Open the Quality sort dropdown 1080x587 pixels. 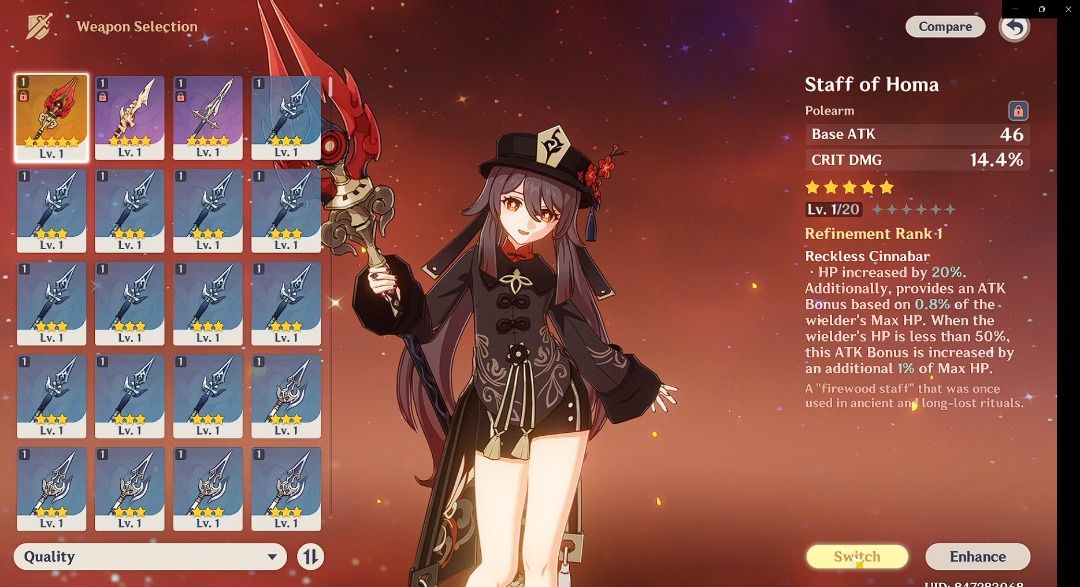(150, 557)
